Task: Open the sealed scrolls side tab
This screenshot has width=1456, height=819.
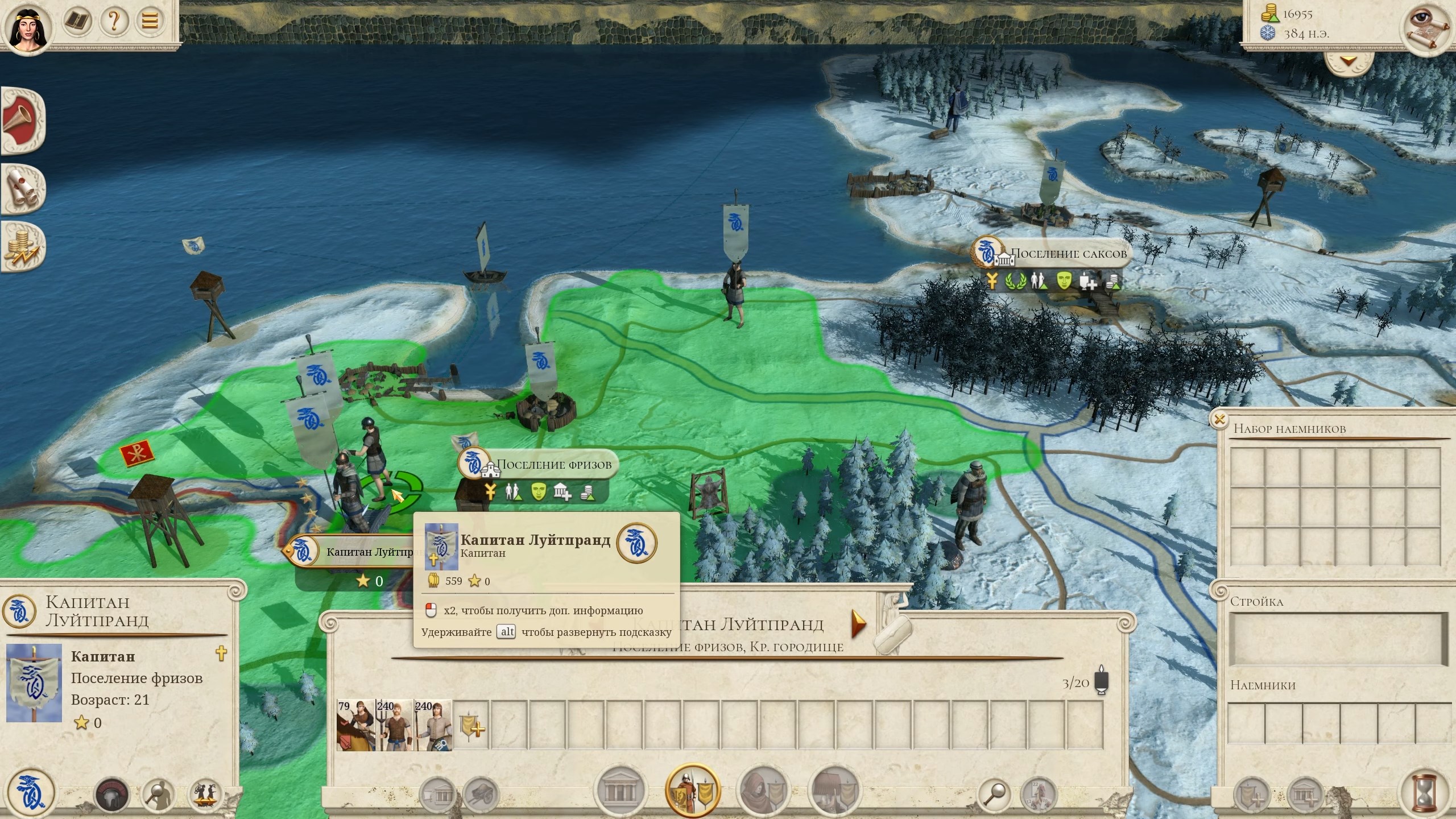Action: coord(22,188)
